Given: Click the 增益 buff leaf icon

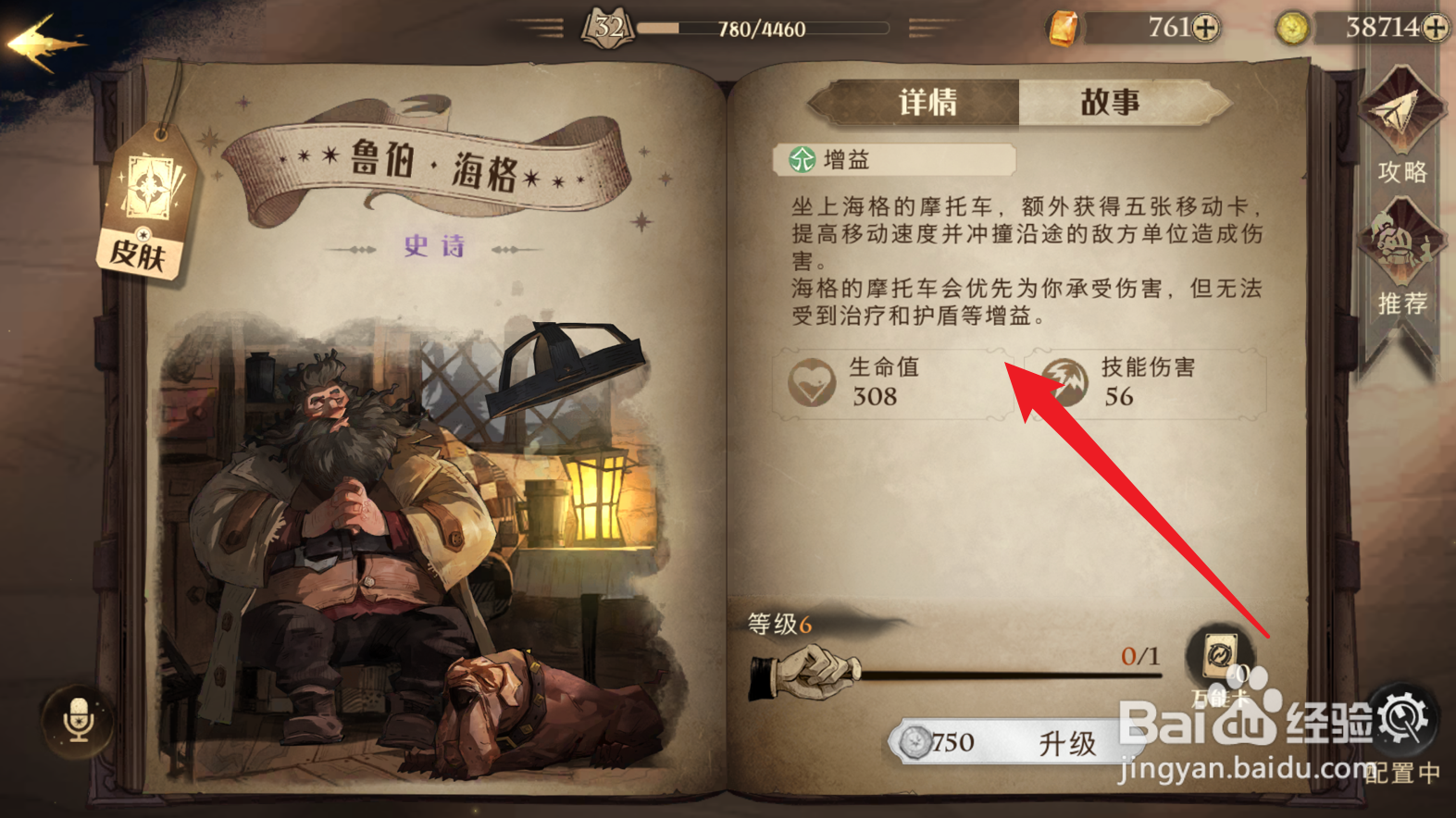Looking at the screenshot, I should [x=803, y=159].
